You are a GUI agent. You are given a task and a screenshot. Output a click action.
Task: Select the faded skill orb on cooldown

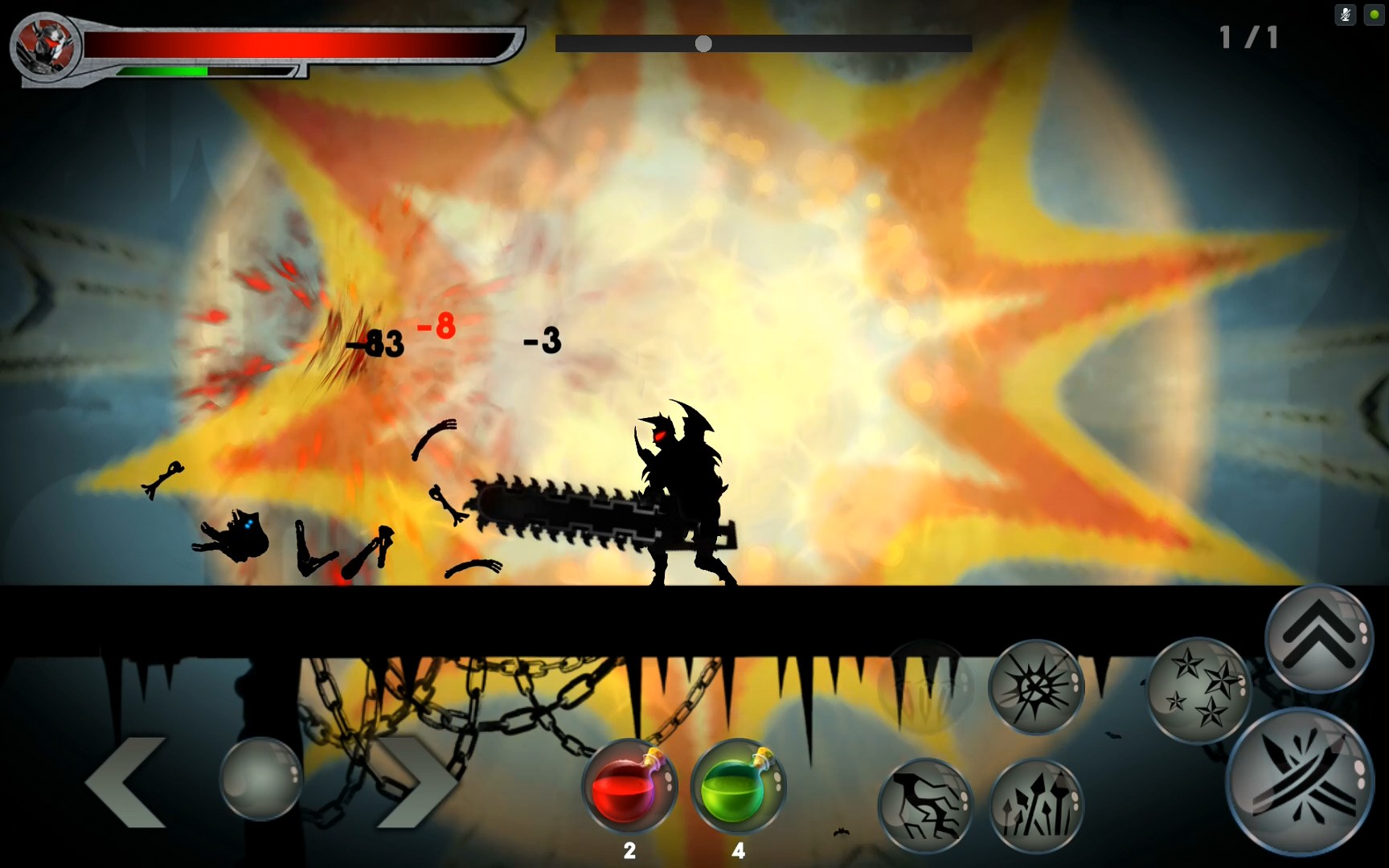pyautogui.click(x=926, y=687)
